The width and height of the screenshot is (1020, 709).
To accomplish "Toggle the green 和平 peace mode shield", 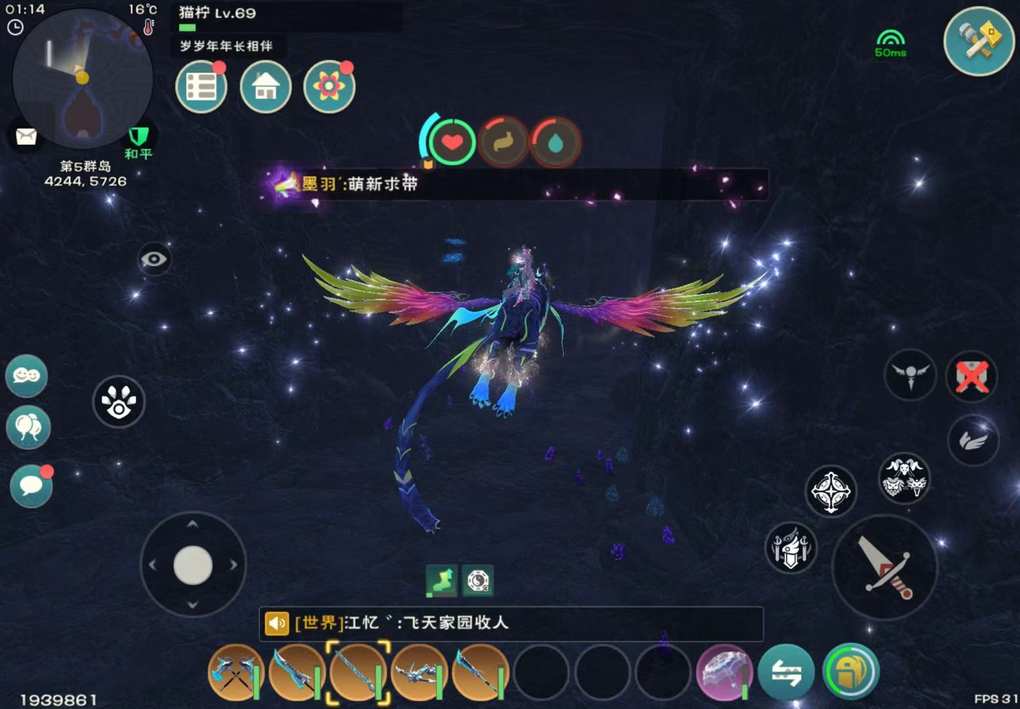I will (x=138, y=137).
